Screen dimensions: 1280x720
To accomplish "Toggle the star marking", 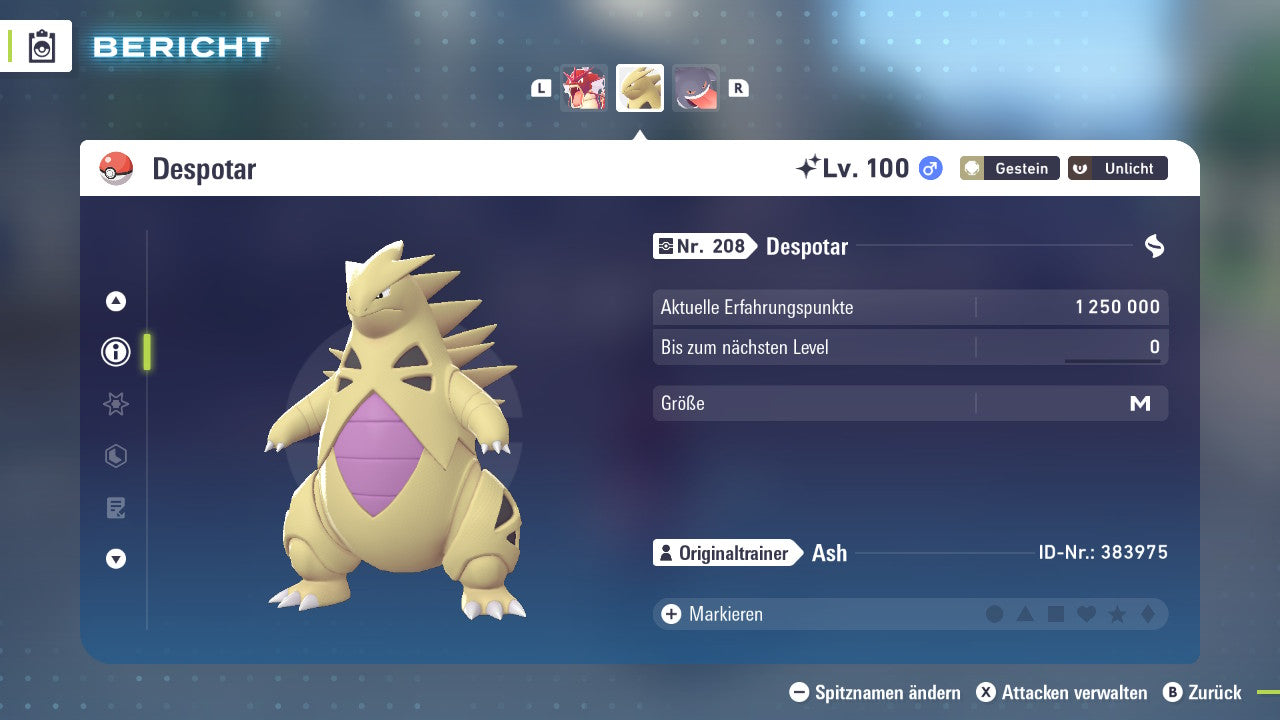I will coord(1117,614).
